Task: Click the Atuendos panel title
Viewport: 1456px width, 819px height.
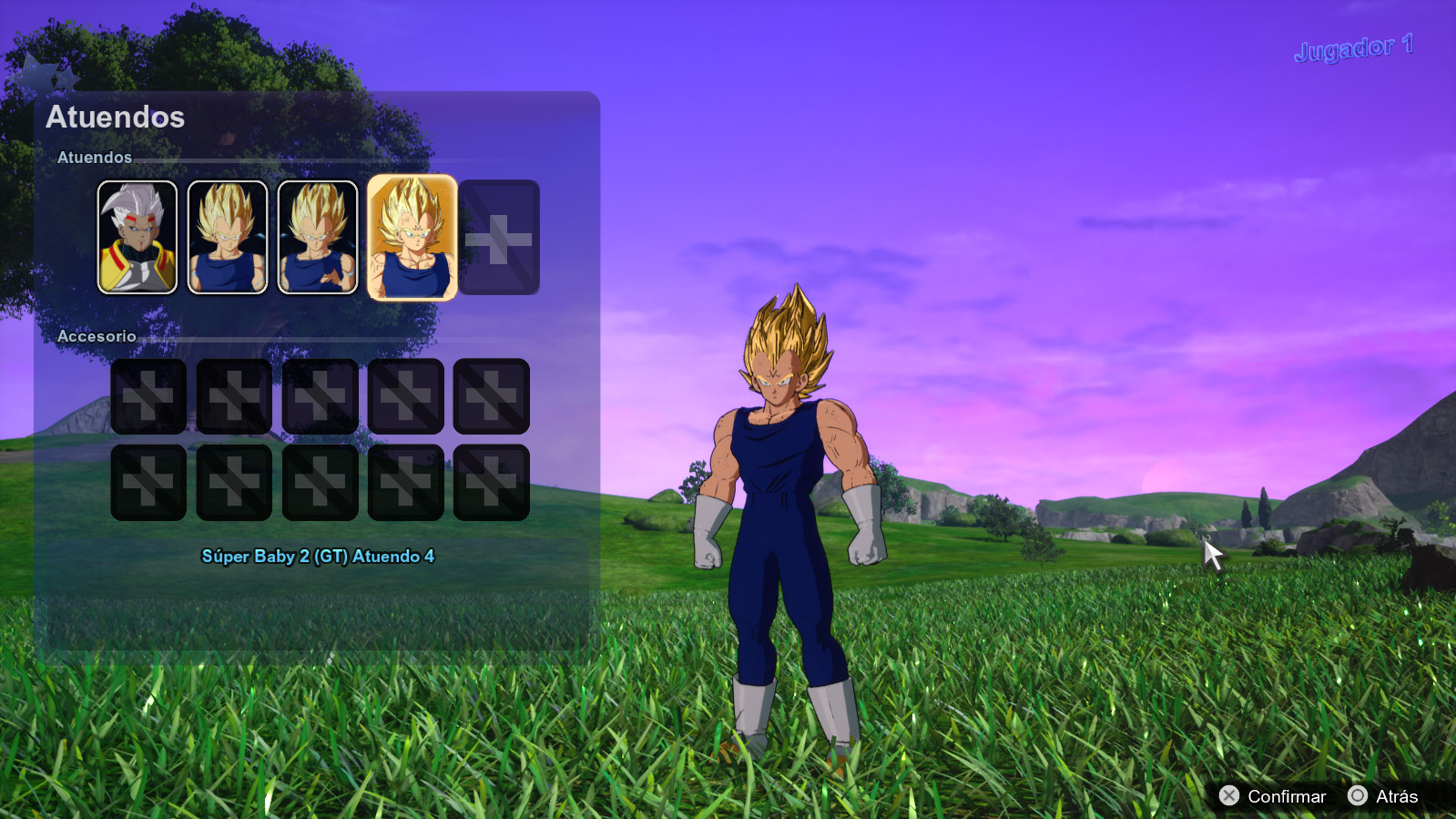Action: coord(117,117)
